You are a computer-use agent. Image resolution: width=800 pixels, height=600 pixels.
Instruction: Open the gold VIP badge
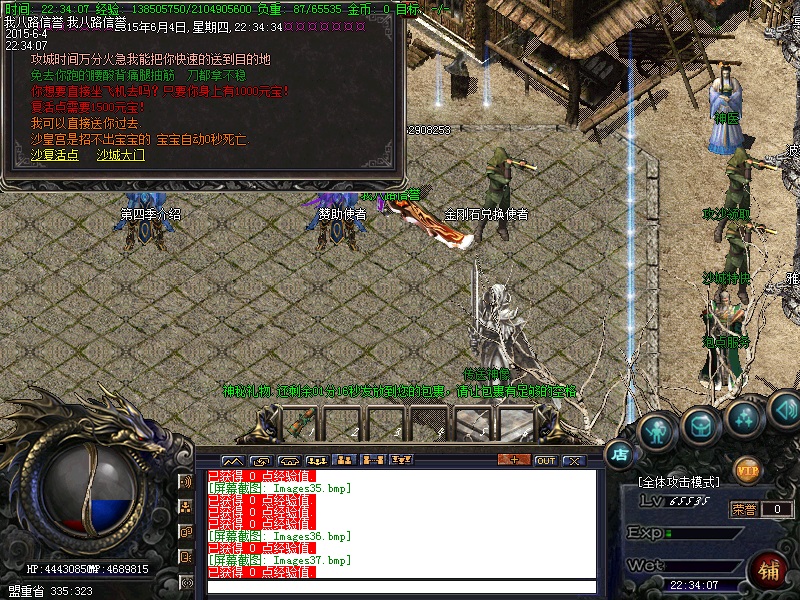(x=747, y=469)
